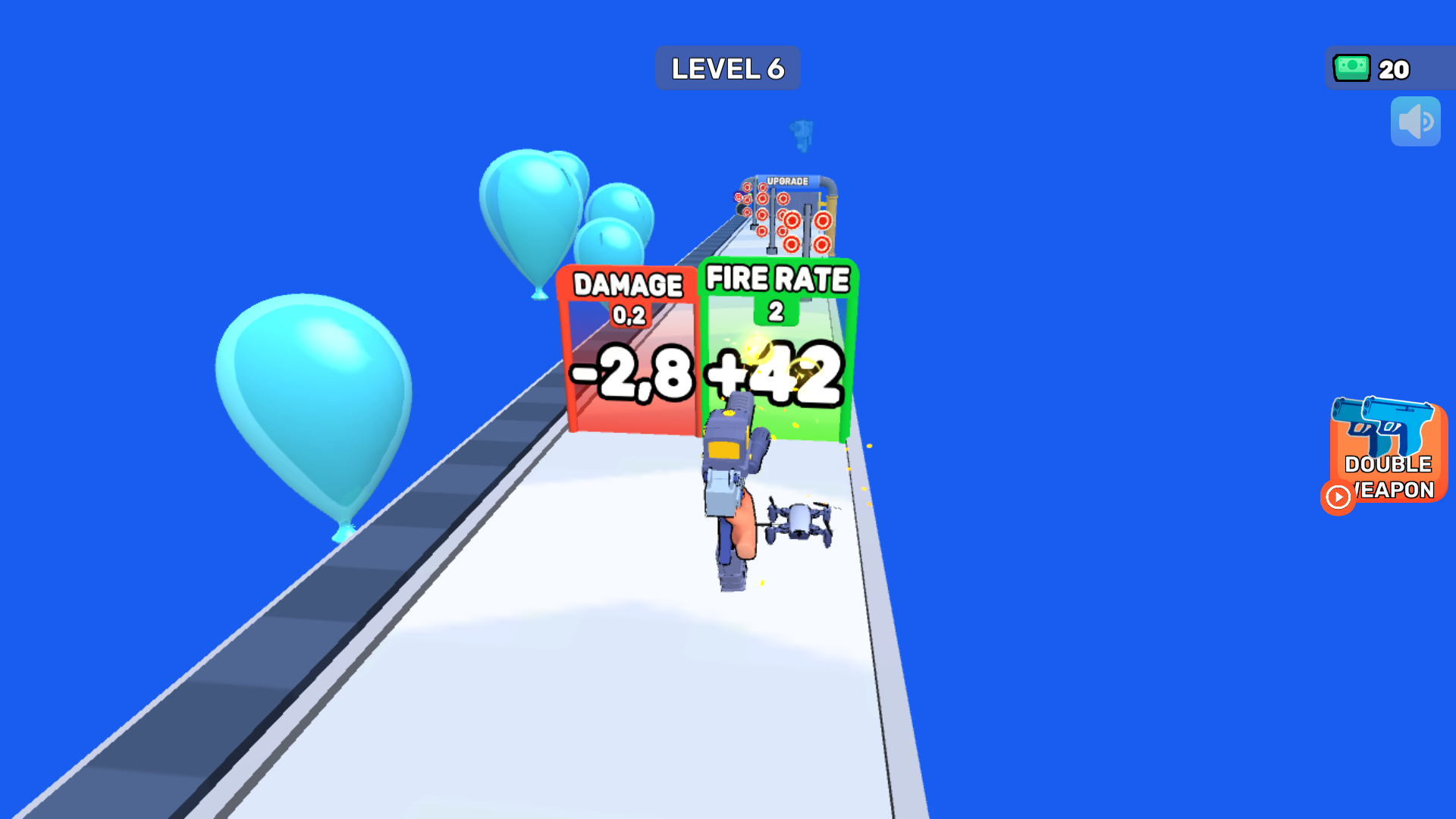Open the UPGRADE station banner ahead
Screen dimensions: 1456x819
click(x=789, y=180)
